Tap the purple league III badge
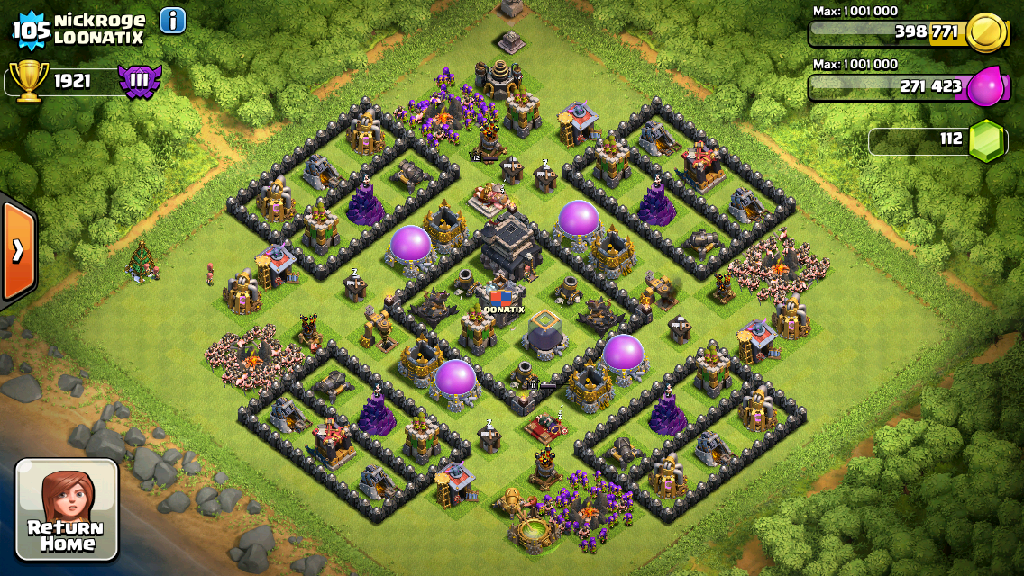The width and height of the screenshot is (1024, 576). click(x=139, y=80)
